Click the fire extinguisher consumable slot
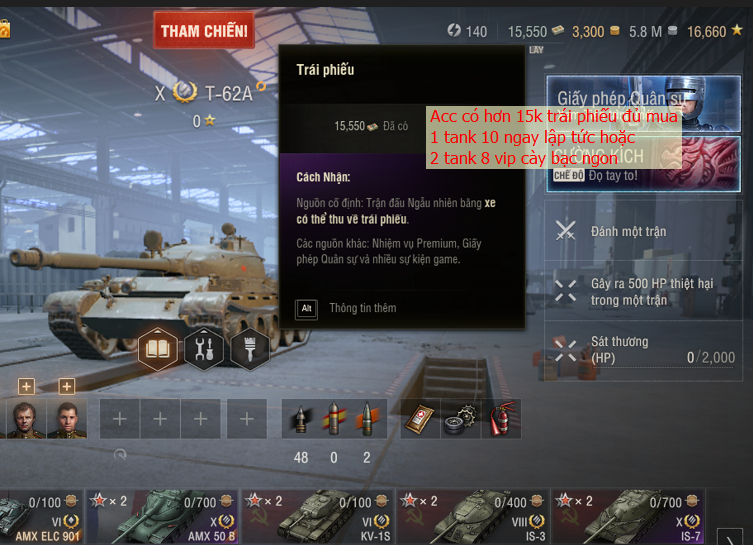 pyautogui.click(x=501, y=419)
